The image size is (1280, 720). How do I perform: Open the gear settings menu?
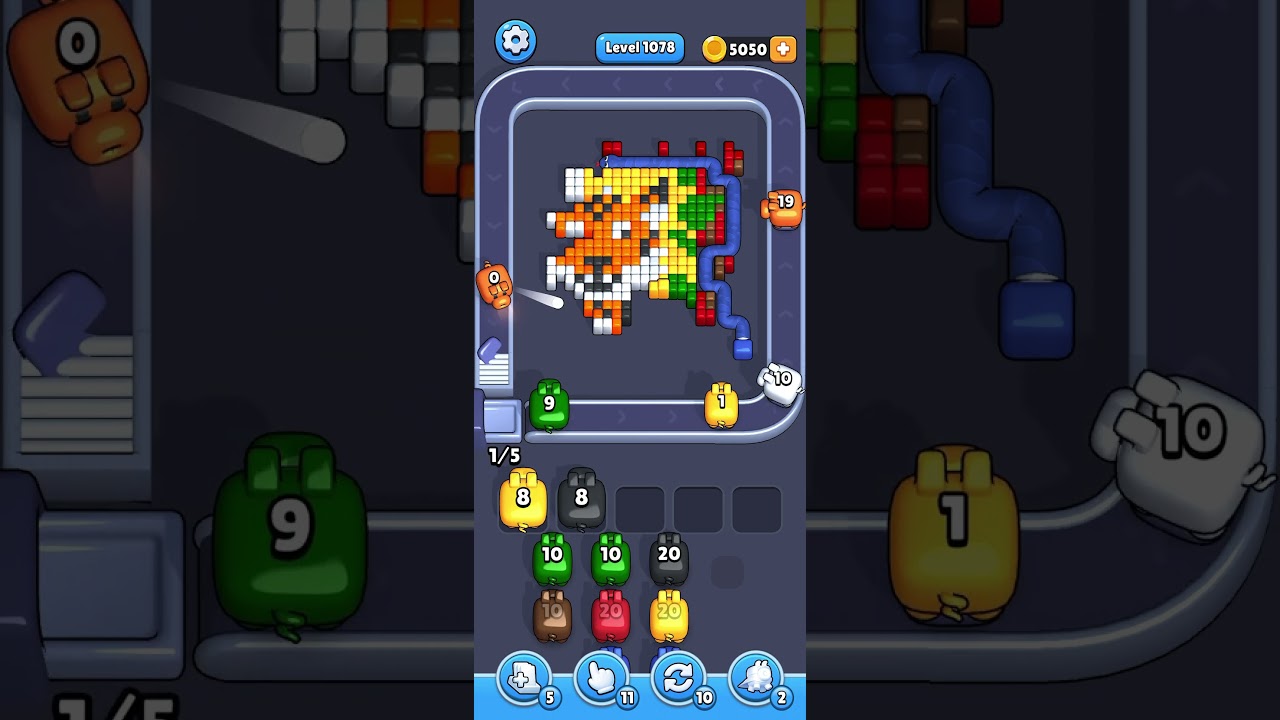click(x=515, y=41)
